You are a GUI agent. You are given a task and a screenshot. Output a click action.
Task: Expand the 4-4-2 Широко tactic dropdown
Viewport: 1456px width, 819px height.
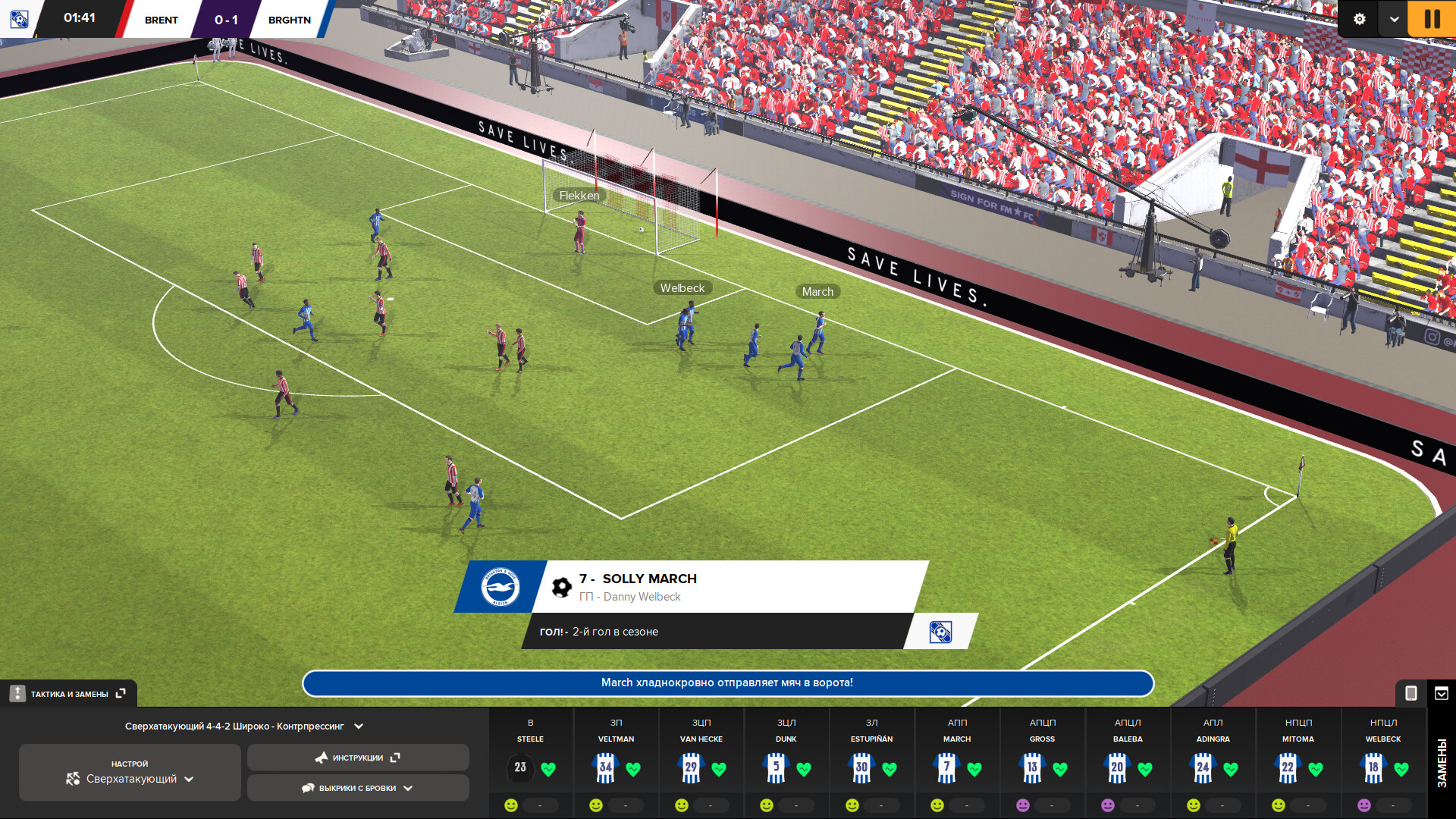(x=359, y=726)
